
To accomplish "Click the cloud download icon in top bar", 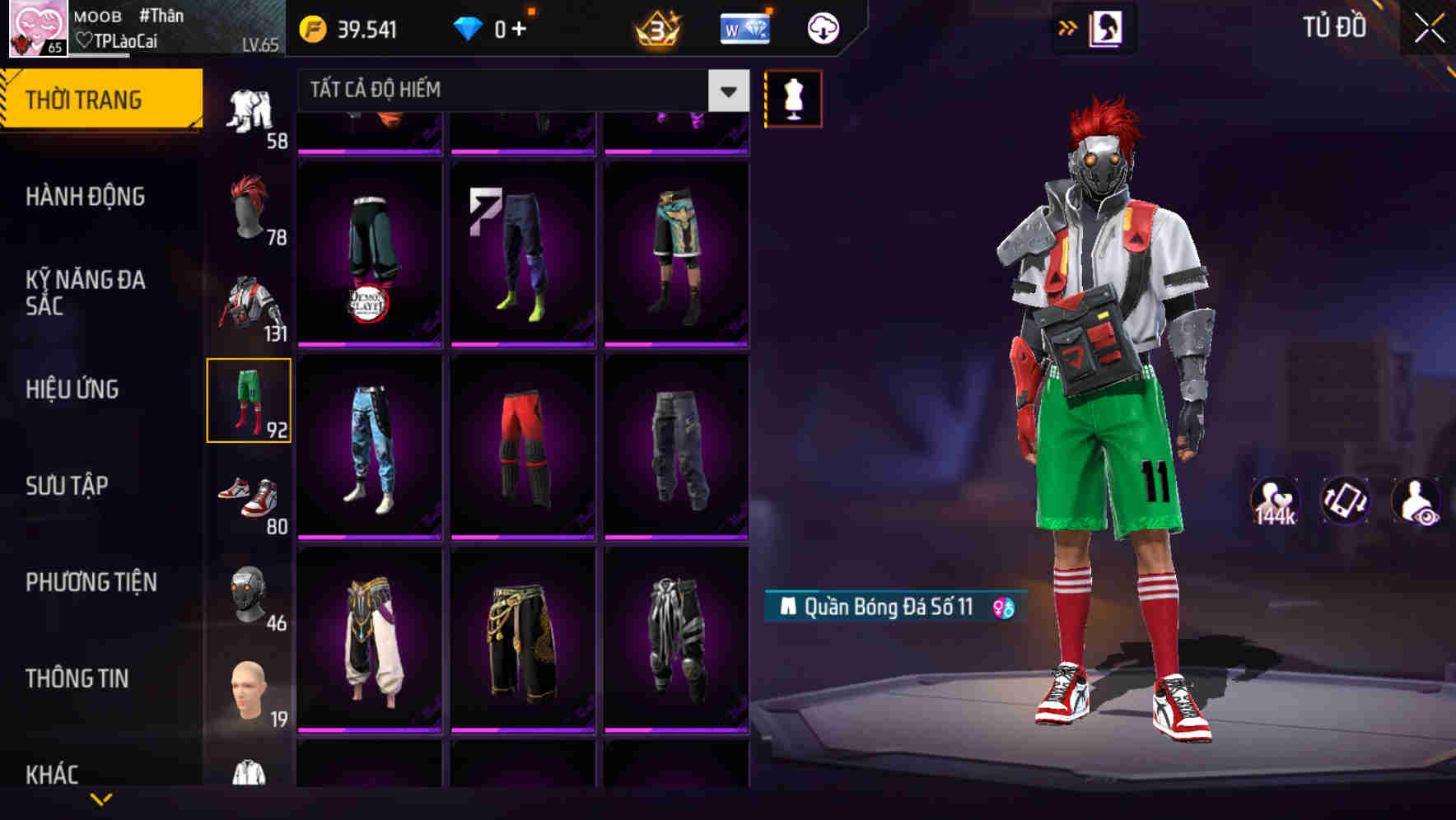I will tap(821, 27).
